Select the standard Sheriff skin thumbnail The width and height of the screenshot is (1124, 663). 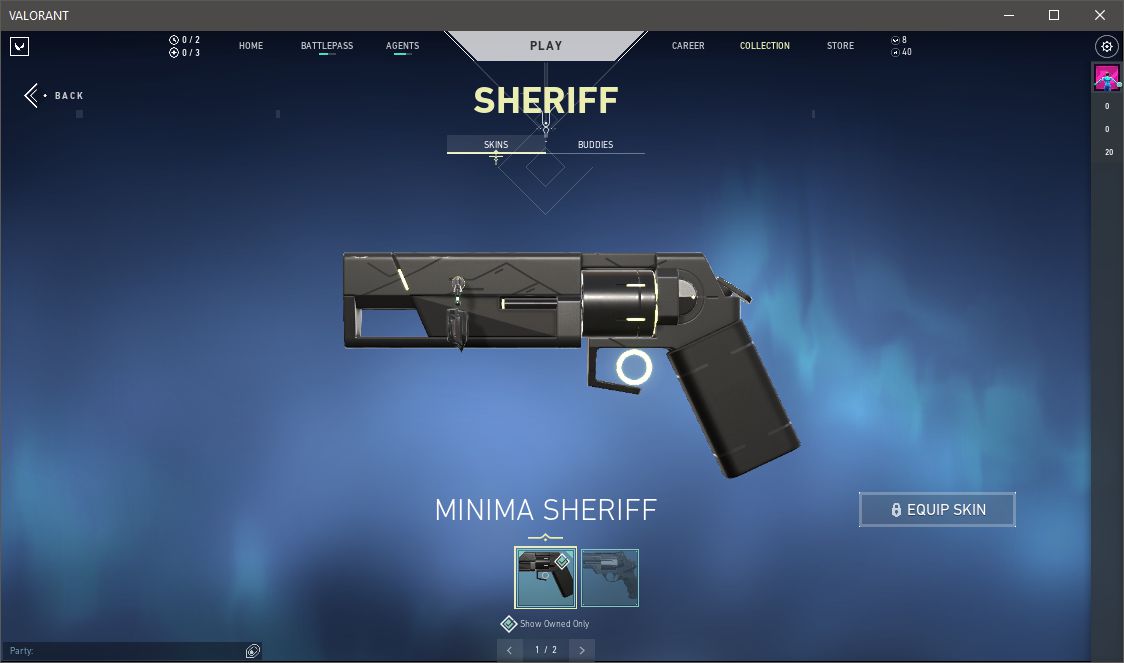(610, 577)
